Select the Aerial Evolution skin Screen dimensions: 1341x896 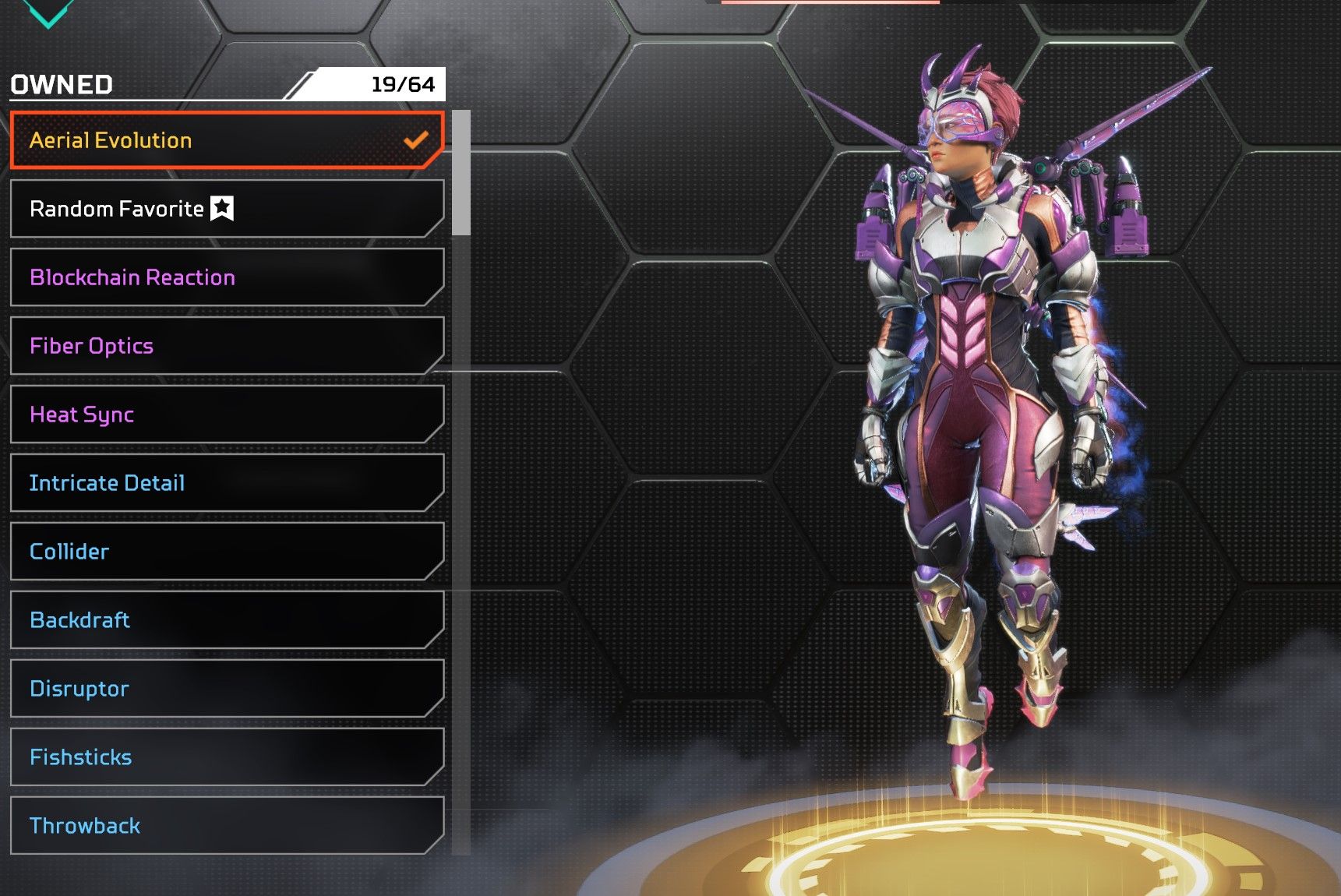[x=226, y=140]
